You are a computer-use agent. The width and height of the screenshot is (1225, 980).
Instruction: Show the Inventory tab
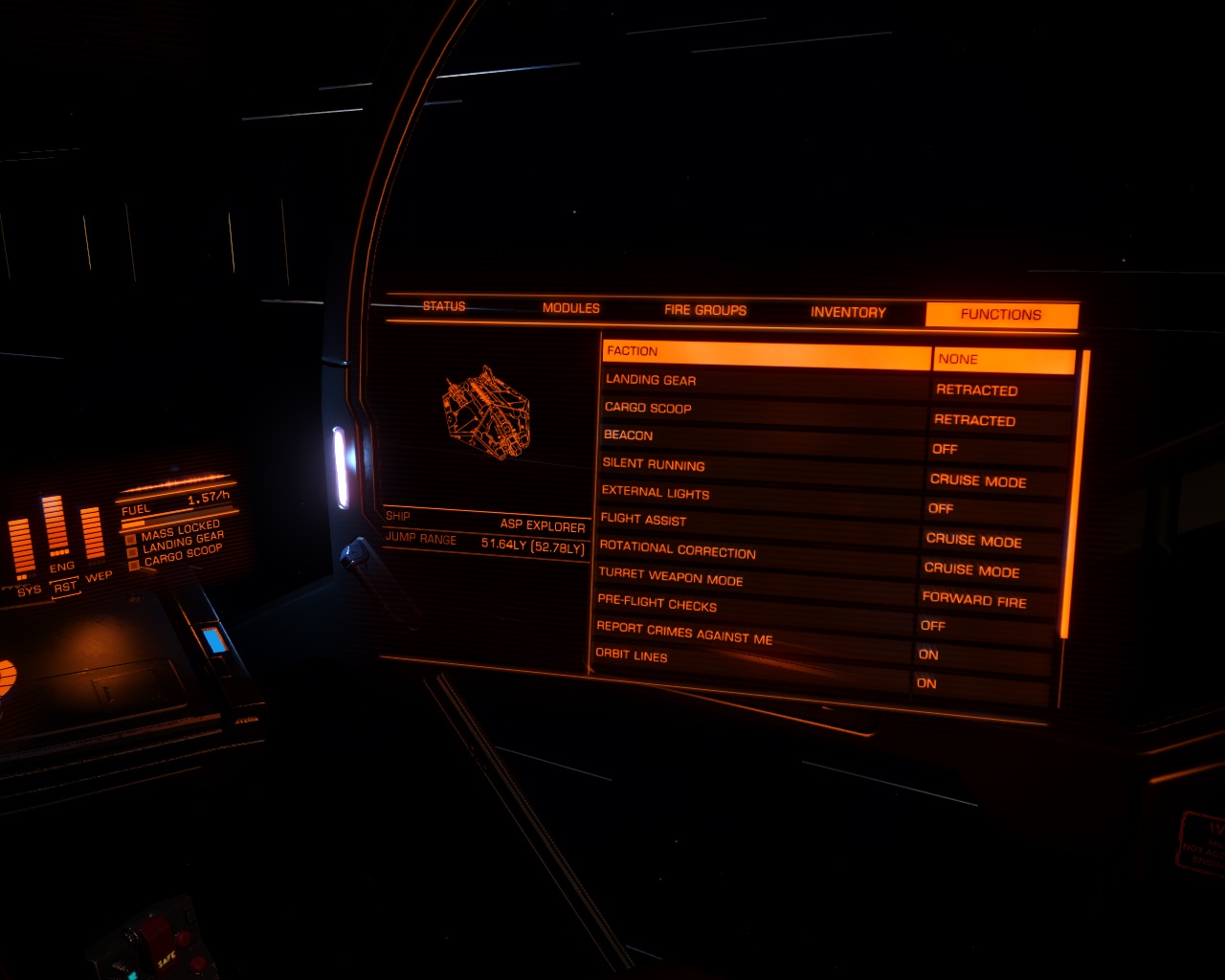click(x=848, y=312)
